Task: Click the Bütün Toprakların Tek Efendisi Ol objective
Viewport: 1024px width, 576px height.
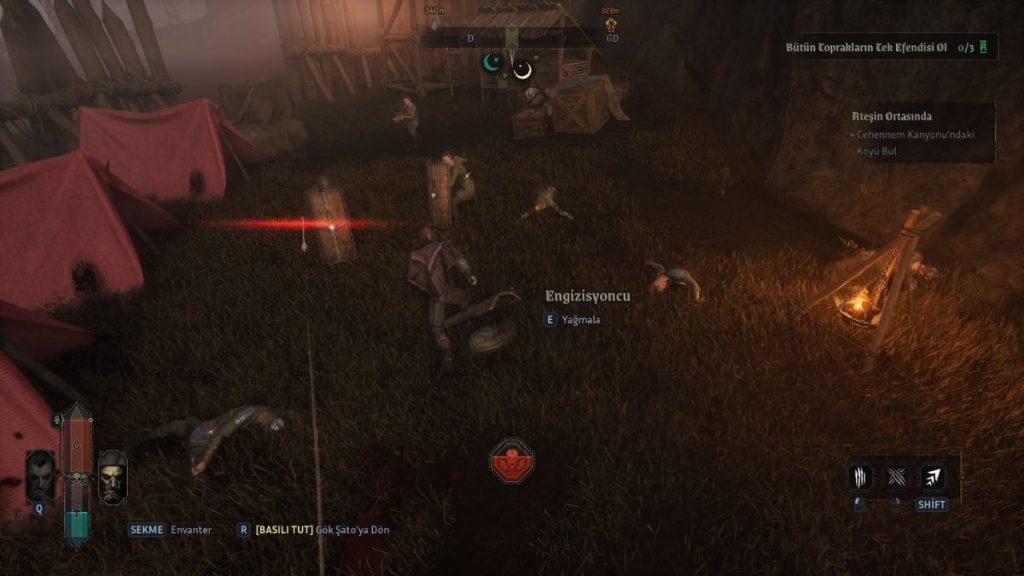Action: pos(866,47)
